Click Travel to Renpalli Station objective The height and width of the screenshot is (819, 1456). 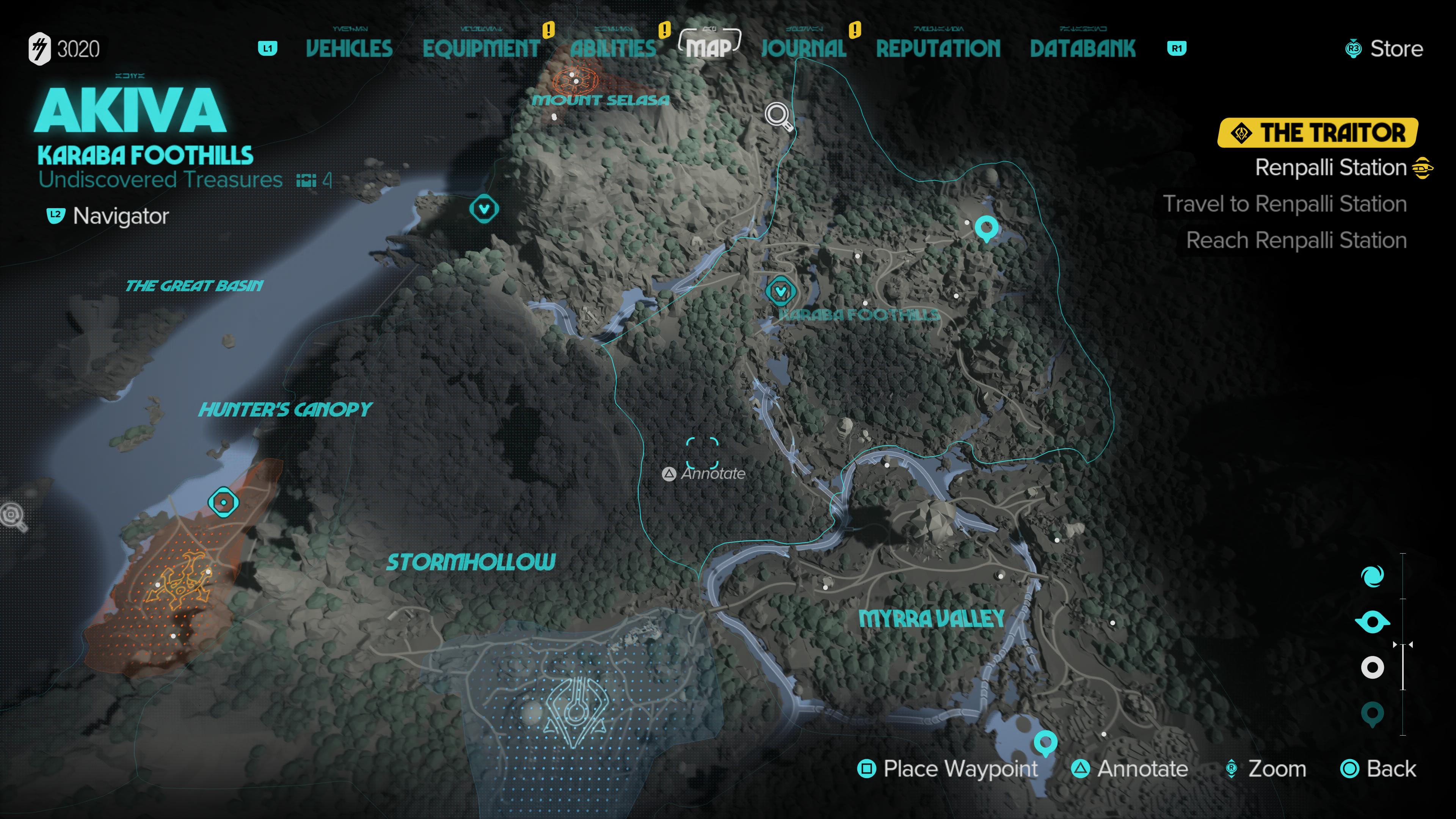point(1285,204)
